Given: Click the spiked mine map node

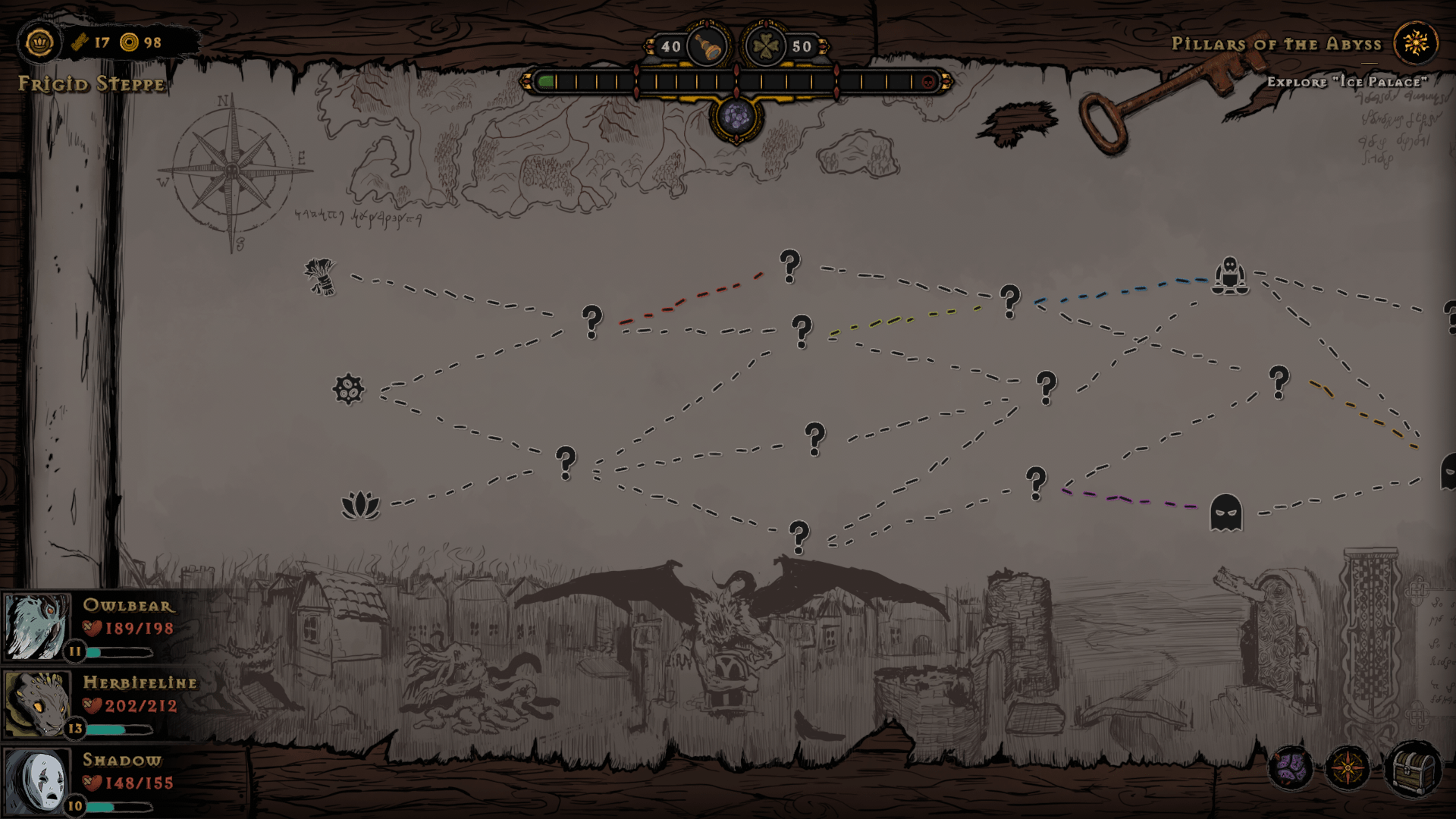Looking at the screenshot, I should (x=349, y=391).
